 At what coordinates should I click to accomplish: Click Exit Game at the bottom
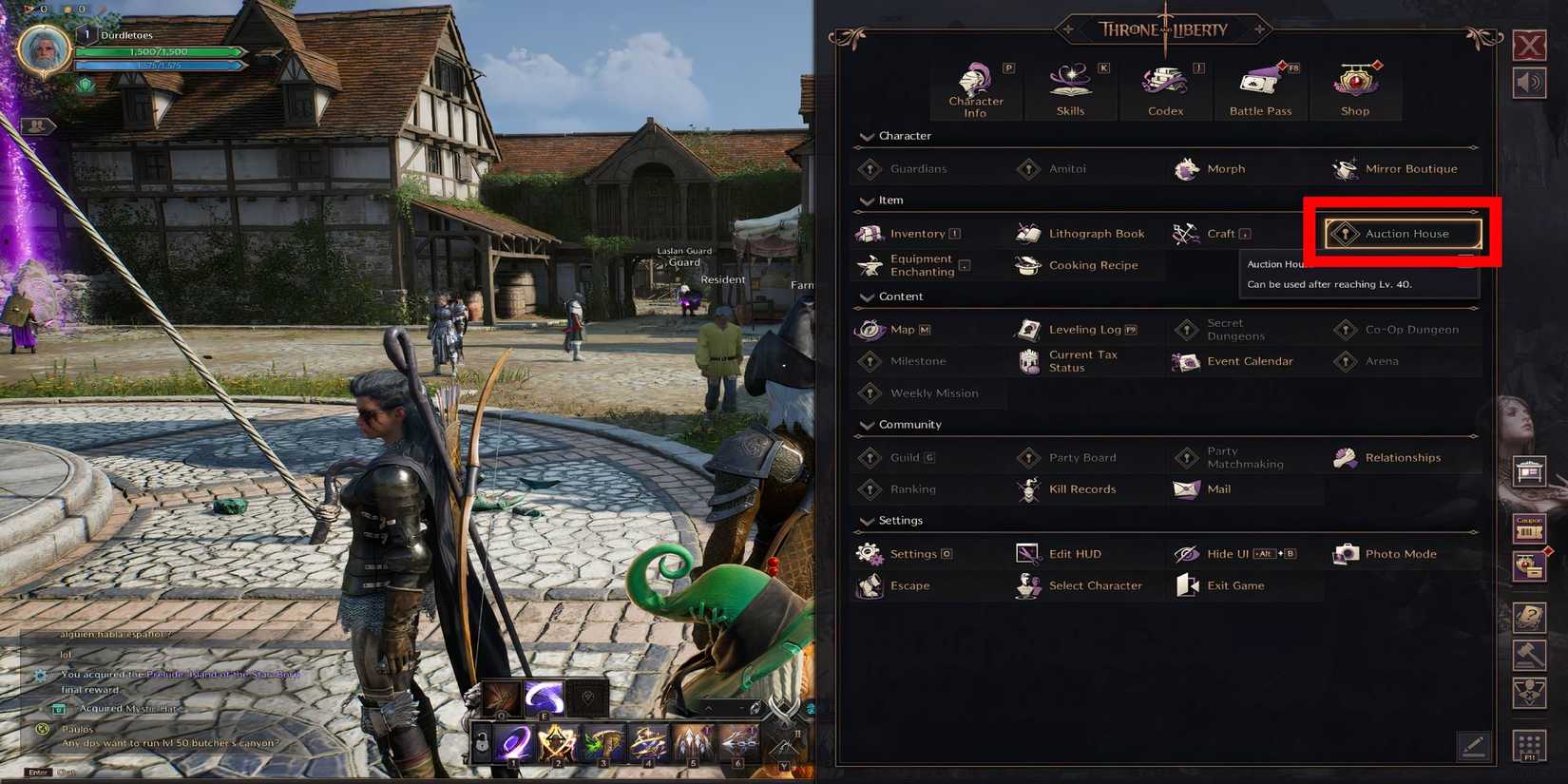click(x=1235, y=585)
